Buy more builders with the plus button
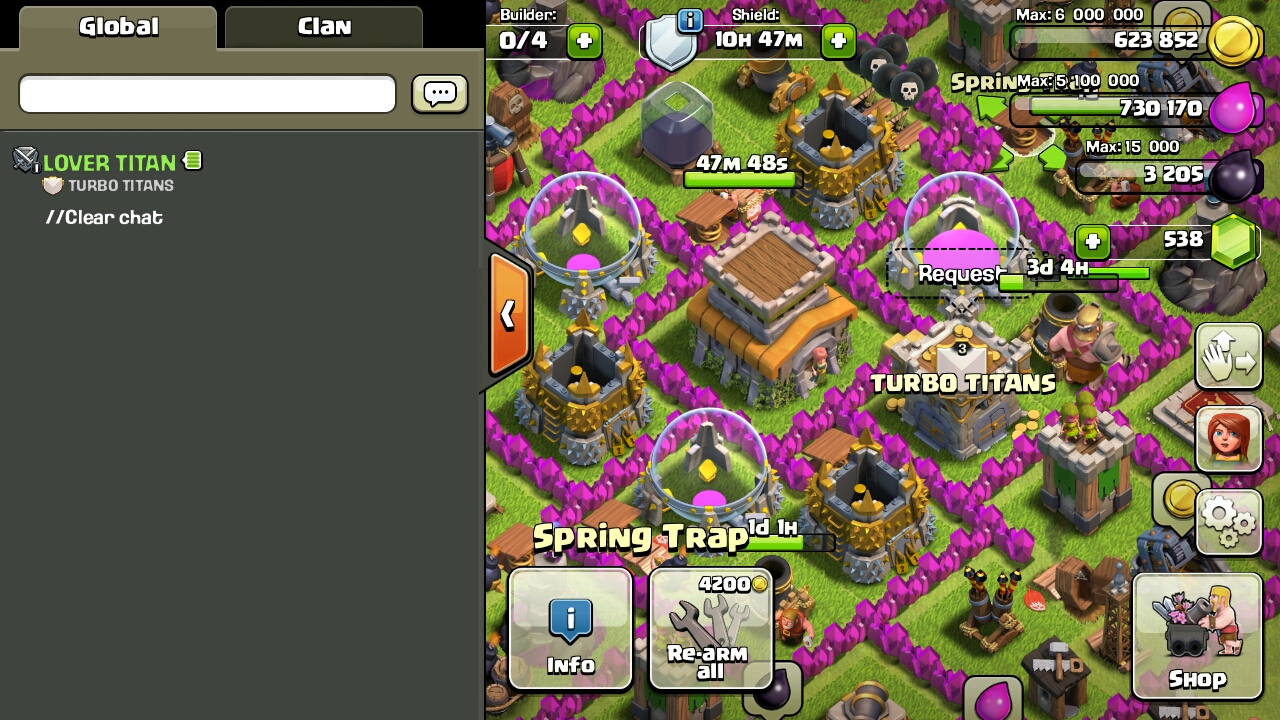This screenshot has height=720, width=1280. pyautogui.click(x=583, y=41)
